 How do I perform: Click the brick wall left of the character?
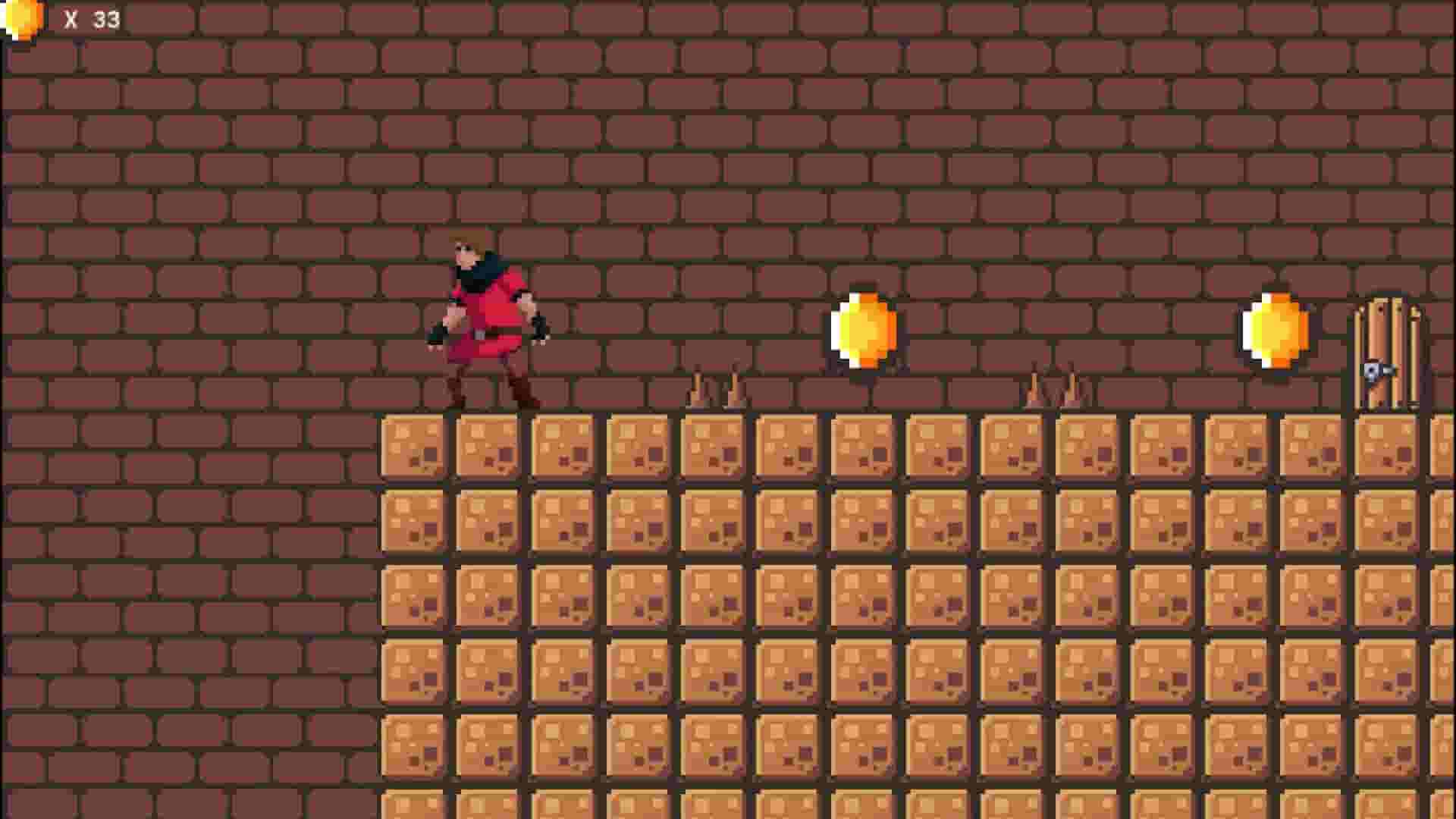tap(265, 318)
